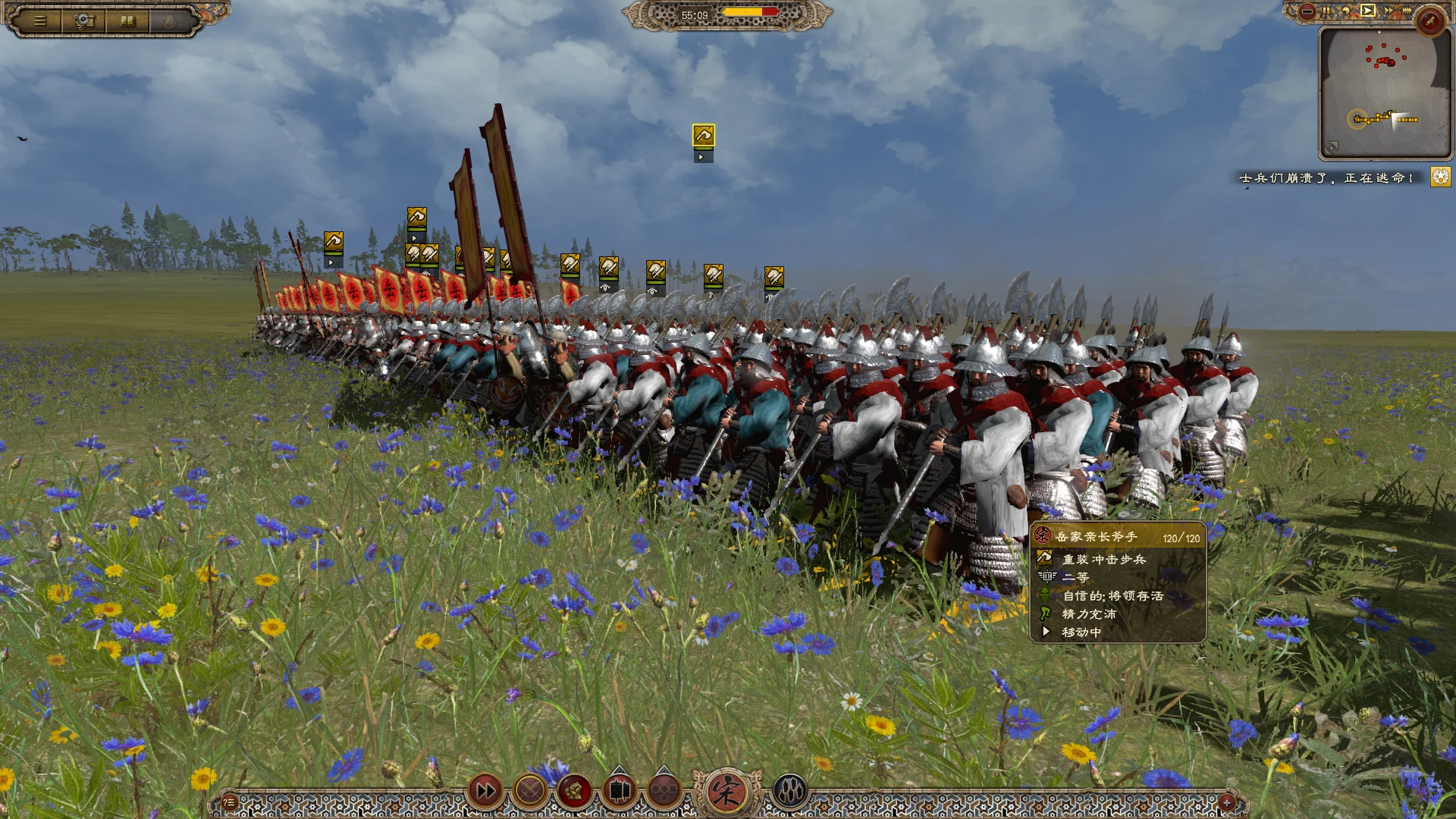Toggle the banner group formation button
The image size is (1456, 819).
pyautogui.click(x=619, y=792)
